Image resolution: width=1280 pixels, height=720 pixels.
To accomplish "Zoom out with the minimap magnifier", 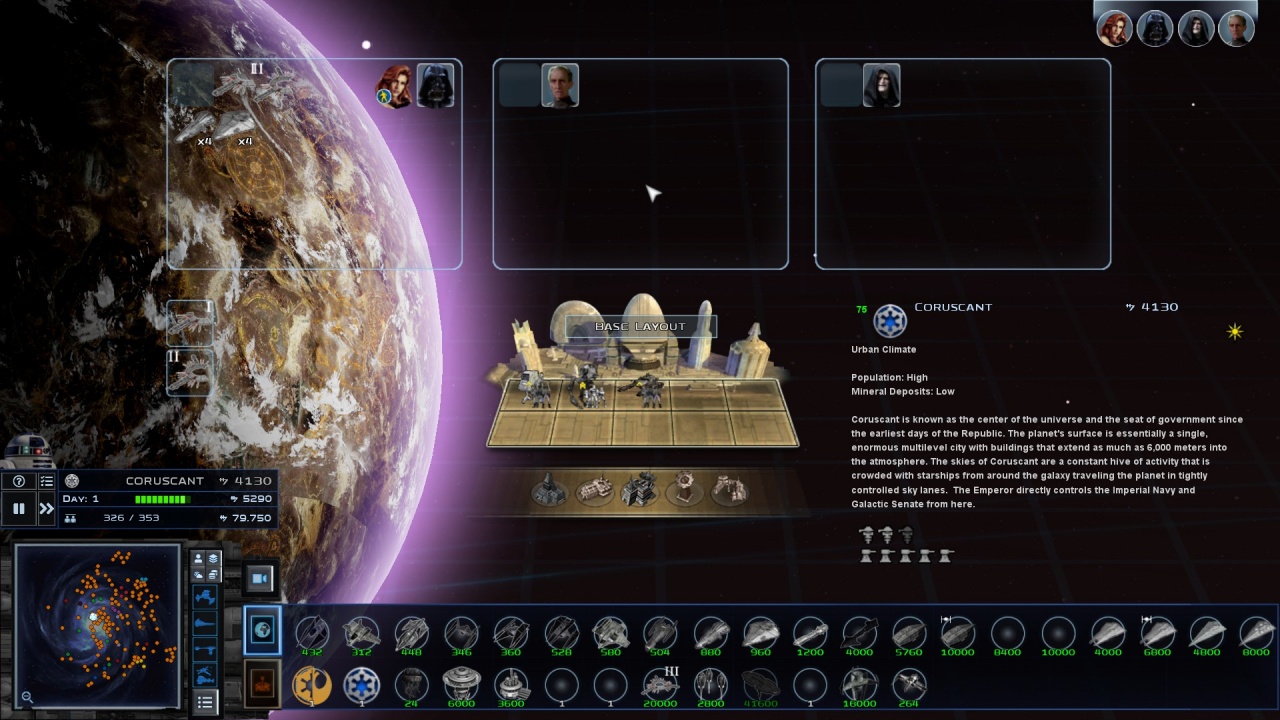I will (27, 697).
